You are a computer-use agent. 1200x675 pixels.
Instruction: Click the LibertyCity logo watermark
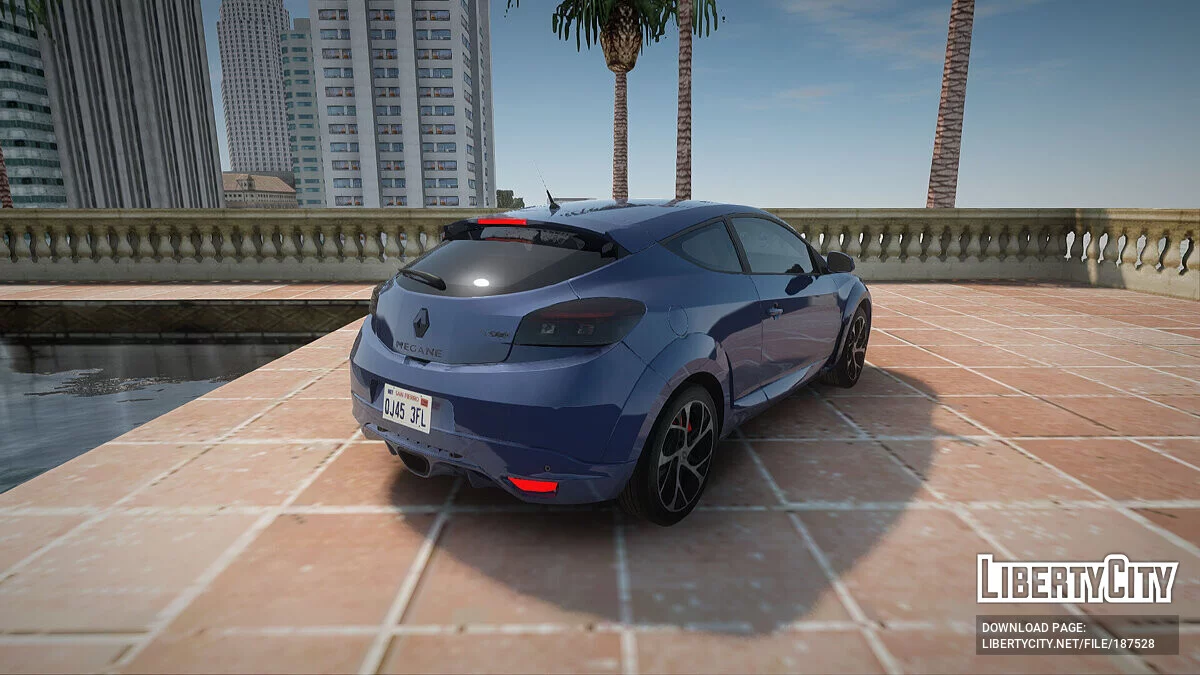1077,579
